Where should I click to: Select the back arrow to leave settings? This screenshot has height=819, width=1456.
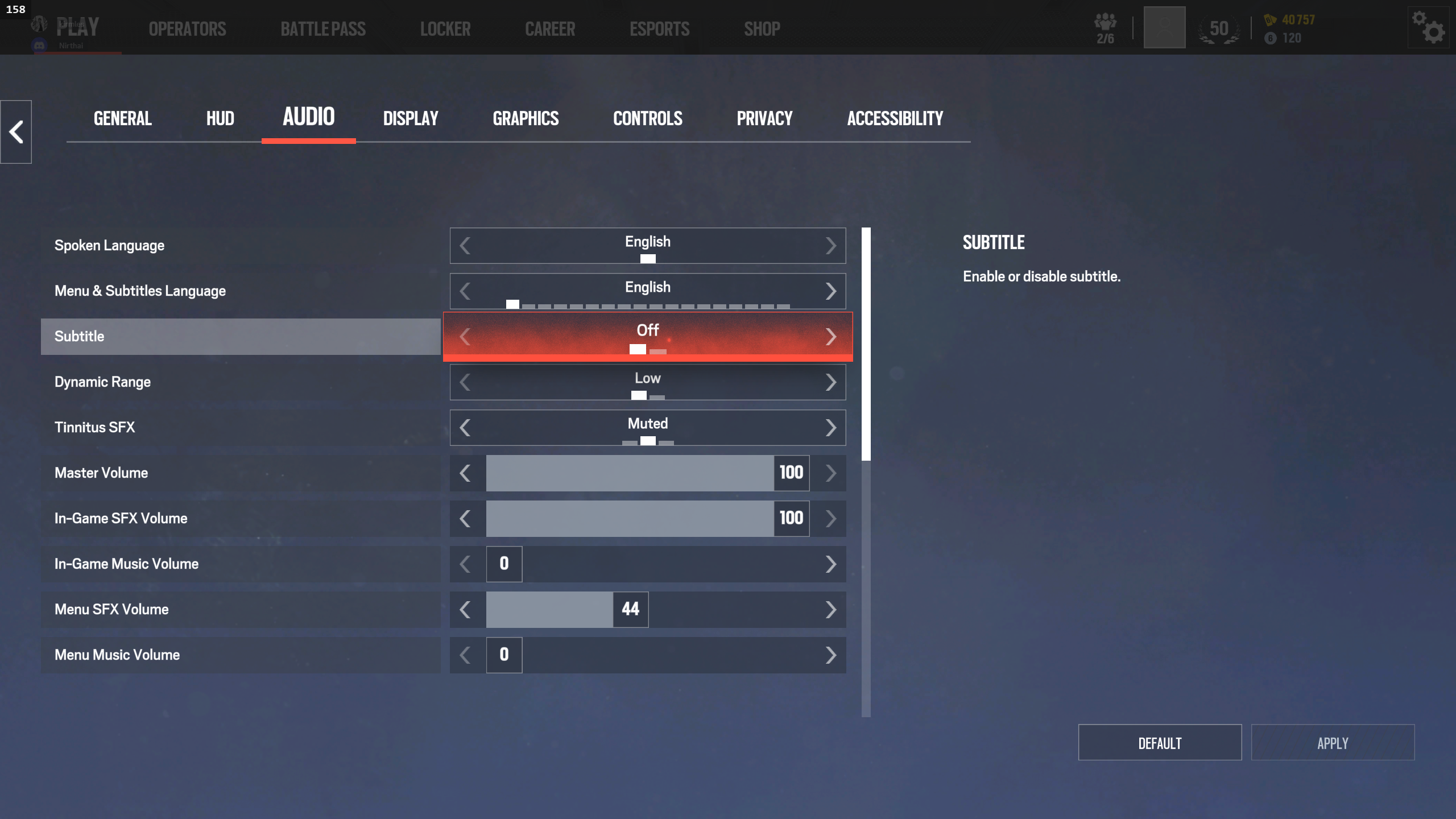[x=15, y=131]
